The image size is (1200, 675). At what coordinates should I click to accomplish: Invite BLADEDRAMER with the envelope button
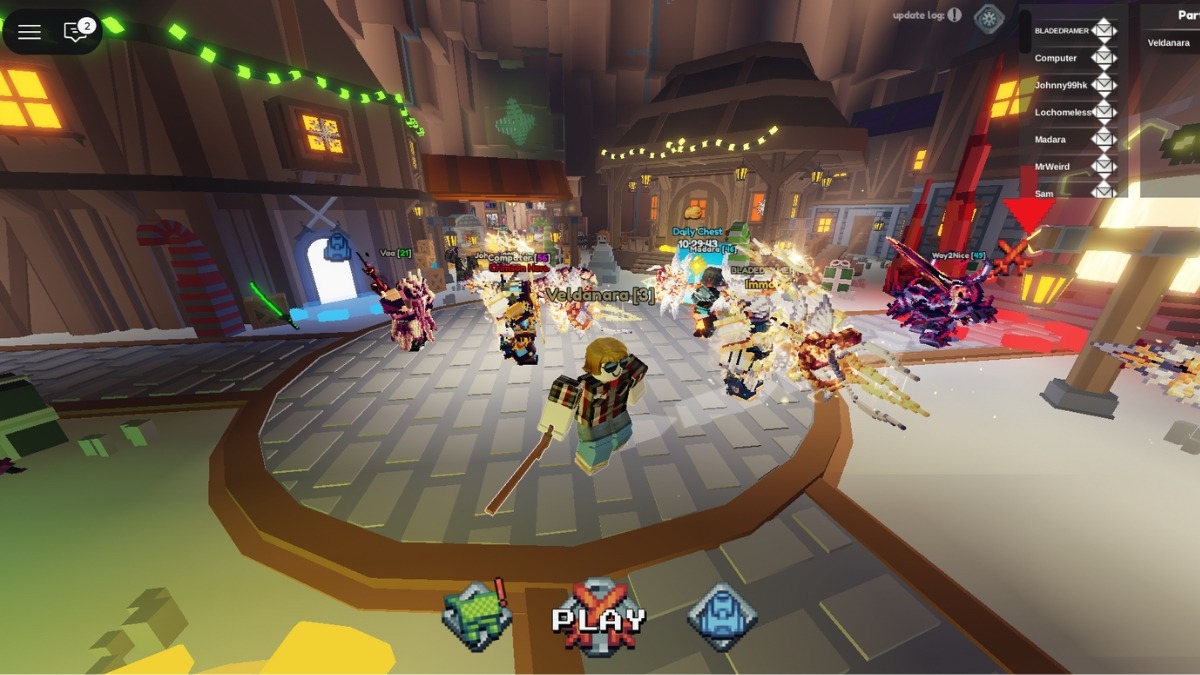point(1104,31)
